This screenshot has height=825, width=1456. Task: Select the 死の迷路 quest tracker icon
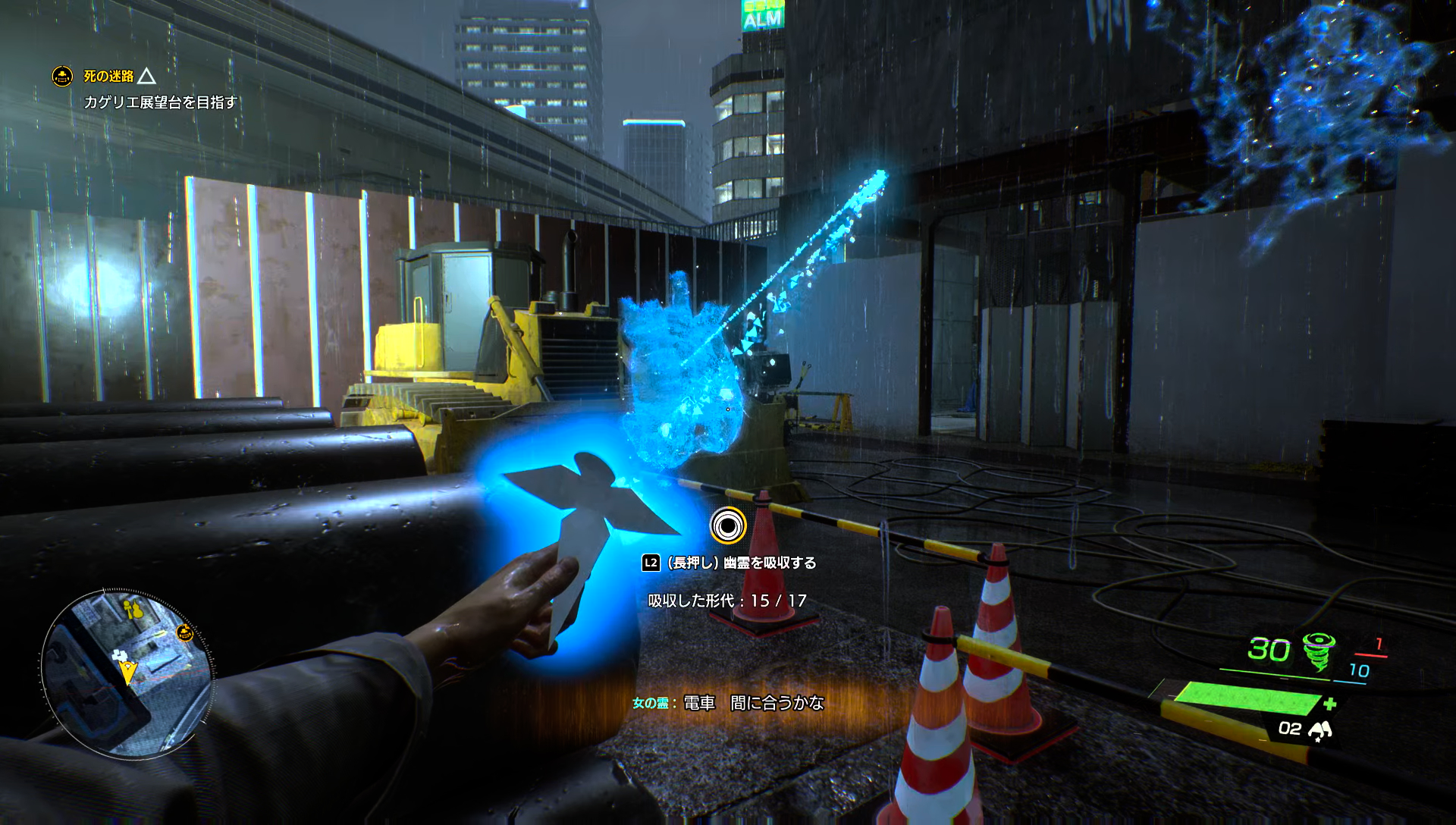[x=62, y=77]
